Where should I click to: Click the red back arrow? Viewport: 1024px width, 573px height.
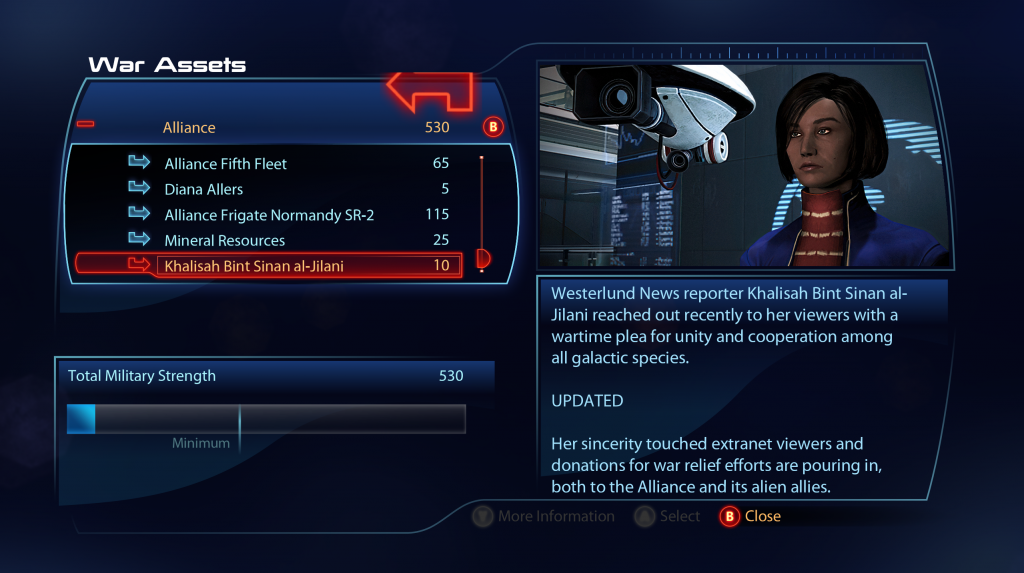pyautogui.click(x=430, y=91)
